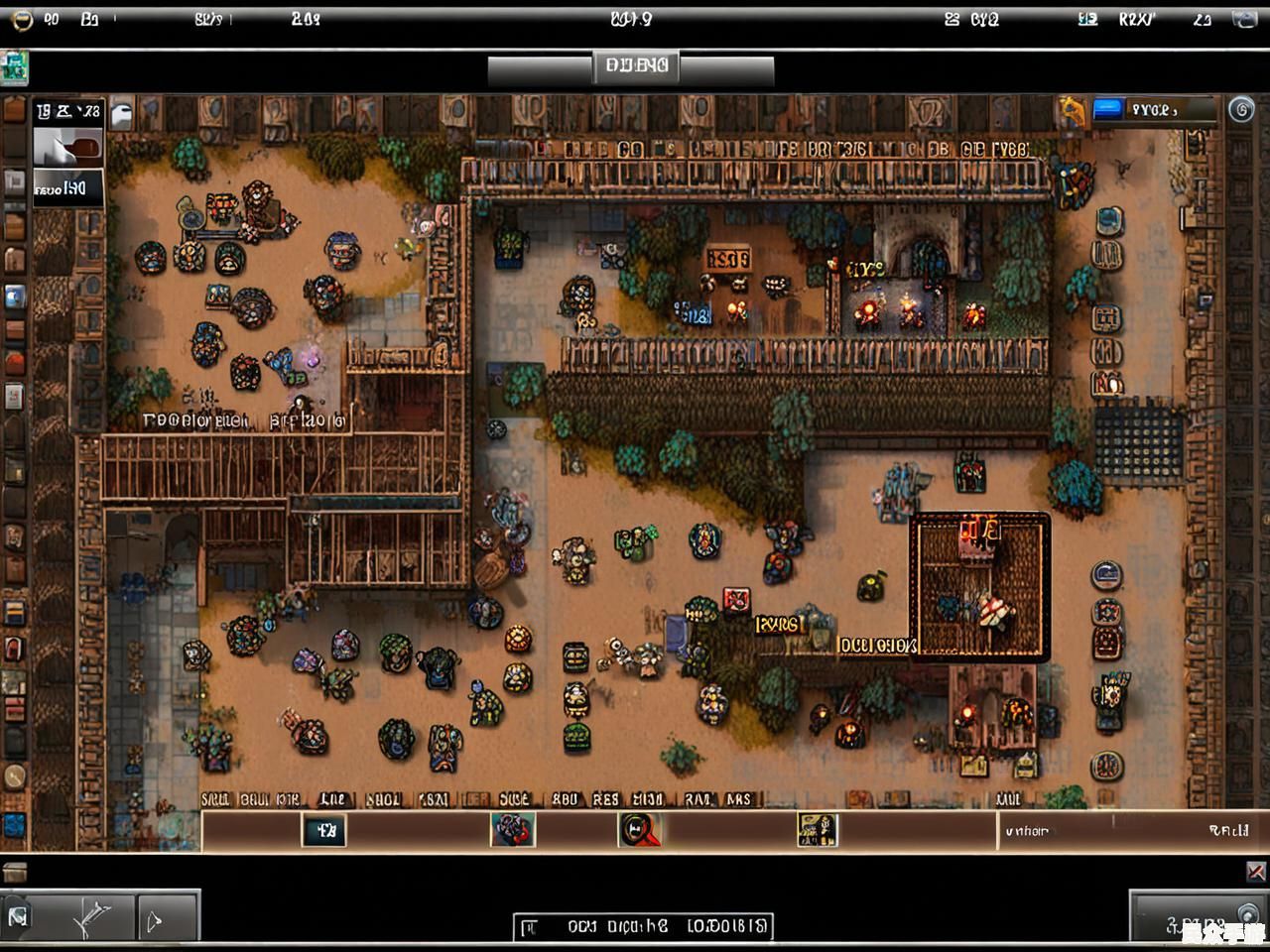This screenshot has width=1270, height=952.
Task: Select the red and blue creature slot
Action: click(512, 830)
